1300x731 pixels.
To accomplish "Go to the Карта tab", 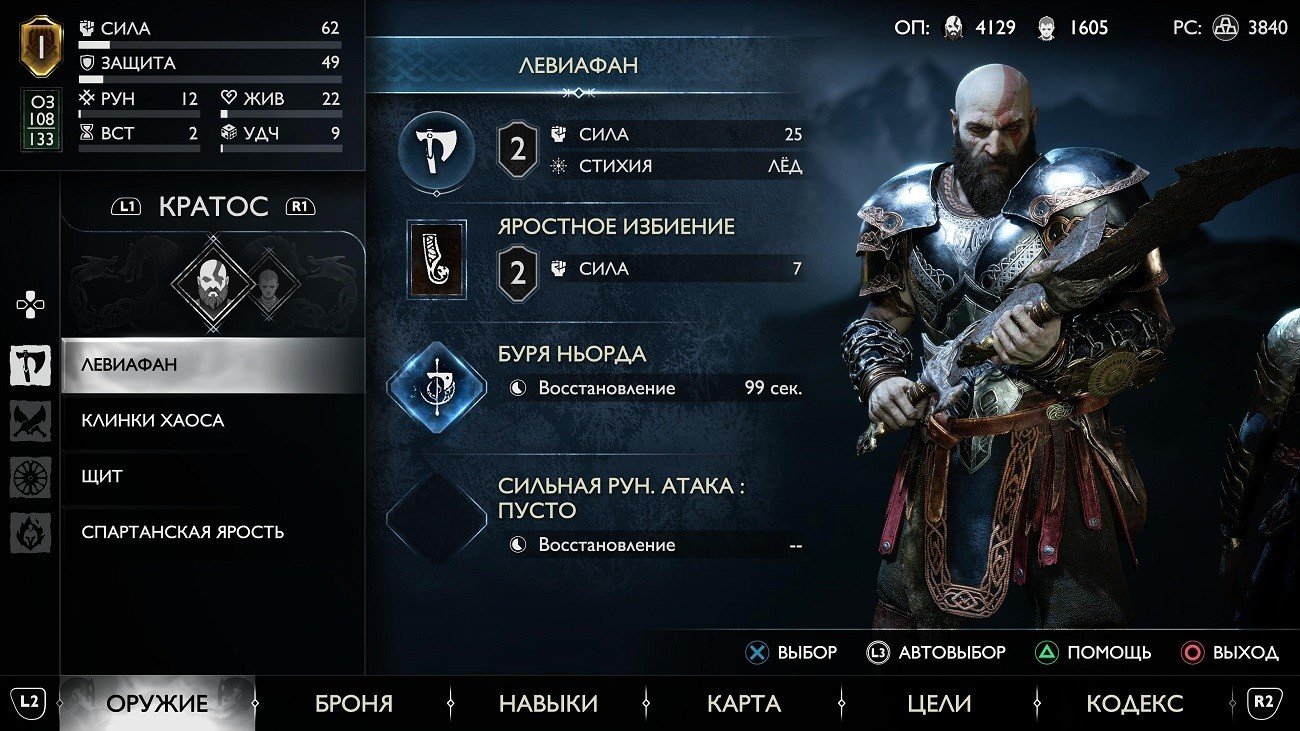I will click(743, 703).
